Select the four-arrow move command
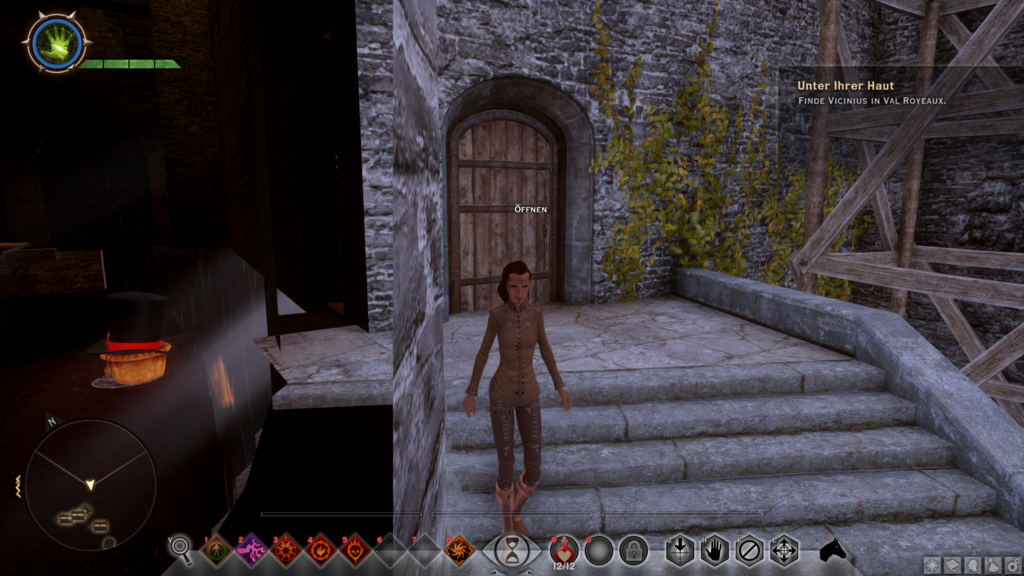 click(x=784, y=550)
